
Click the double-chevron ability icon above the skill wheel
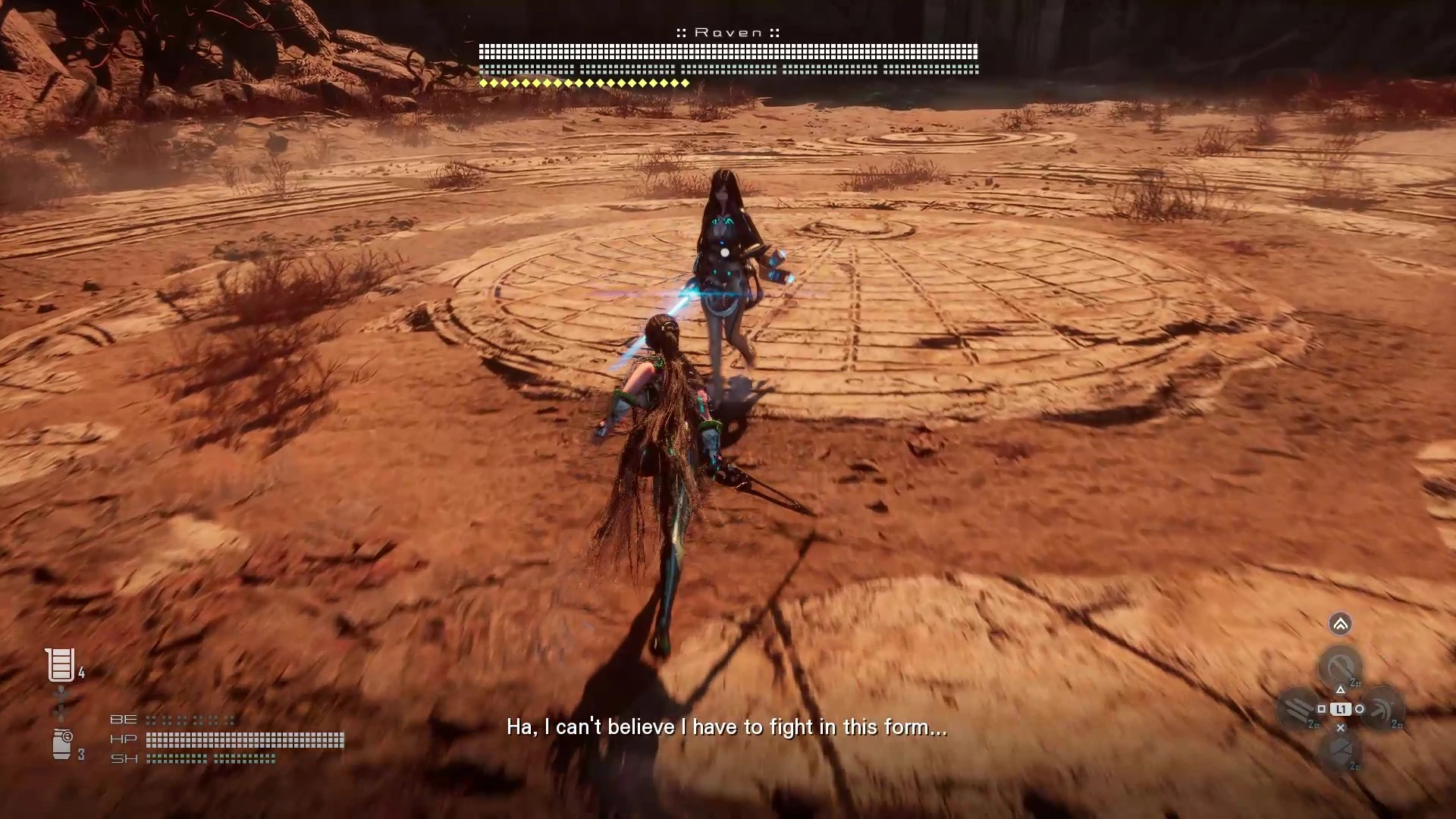click(x=1340, y=623)
